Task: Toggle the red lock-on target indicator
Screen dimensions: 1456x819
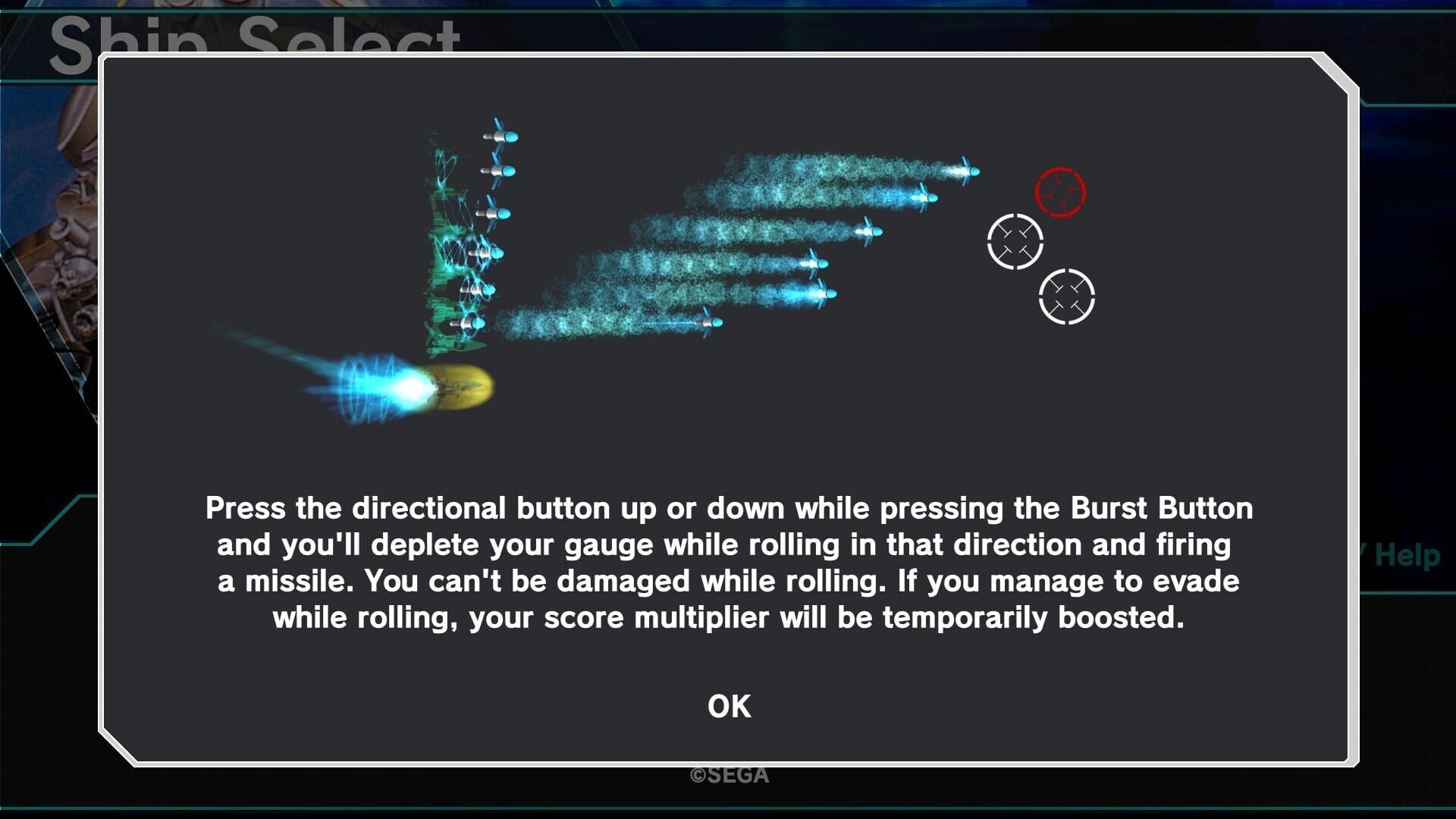Action: click(1059, 193)
